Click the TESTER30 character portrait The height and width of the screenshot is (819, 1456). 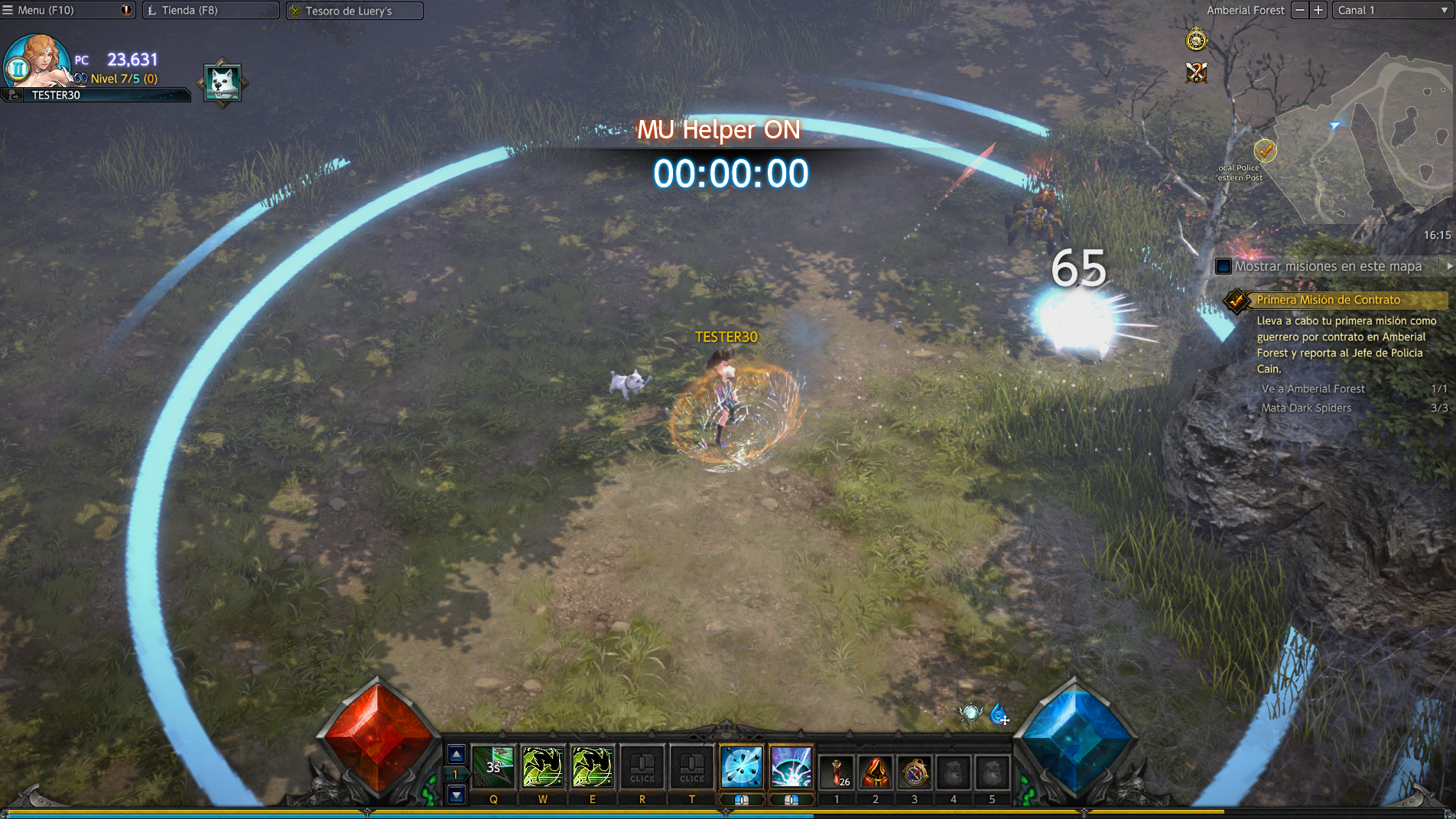tap(38, 63)
